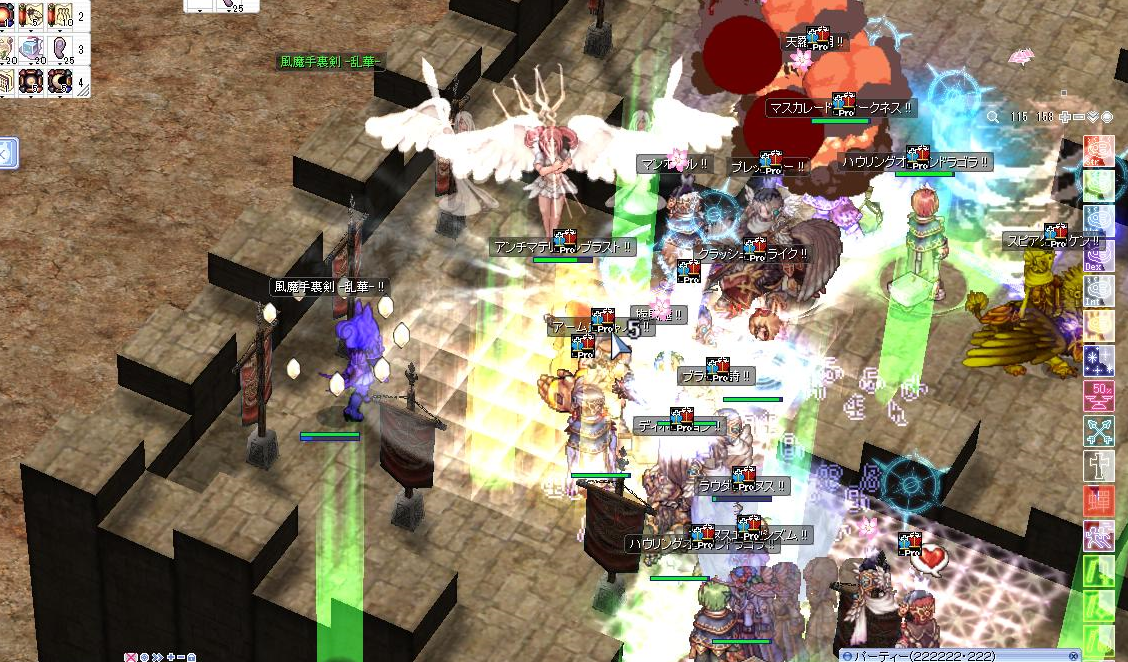
Task: Select the purple Dex buff icon
Action: coord(1098,256)
